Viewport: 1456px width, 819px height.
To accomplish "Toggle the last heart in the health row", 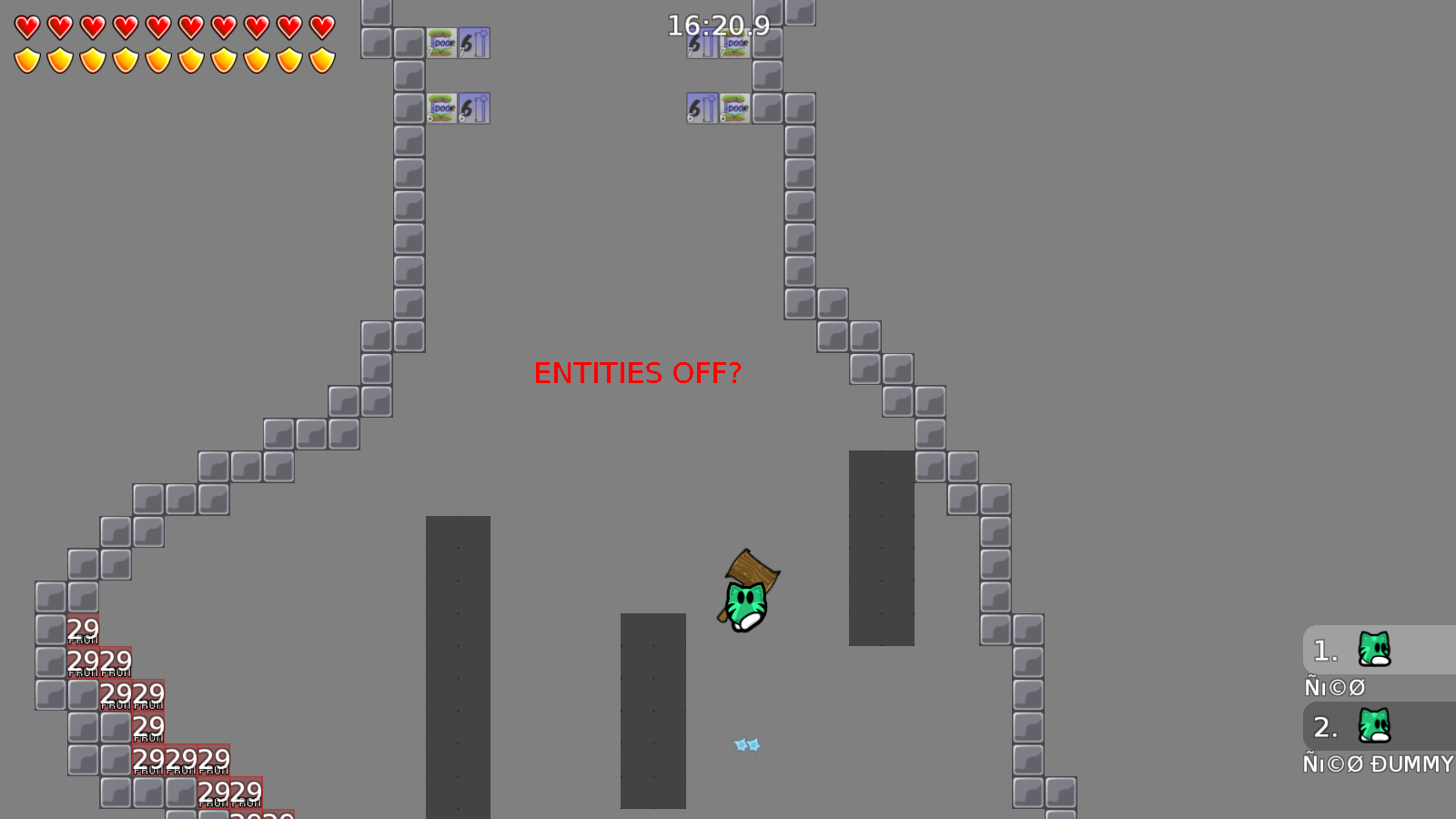I will (x=321, y=28).
